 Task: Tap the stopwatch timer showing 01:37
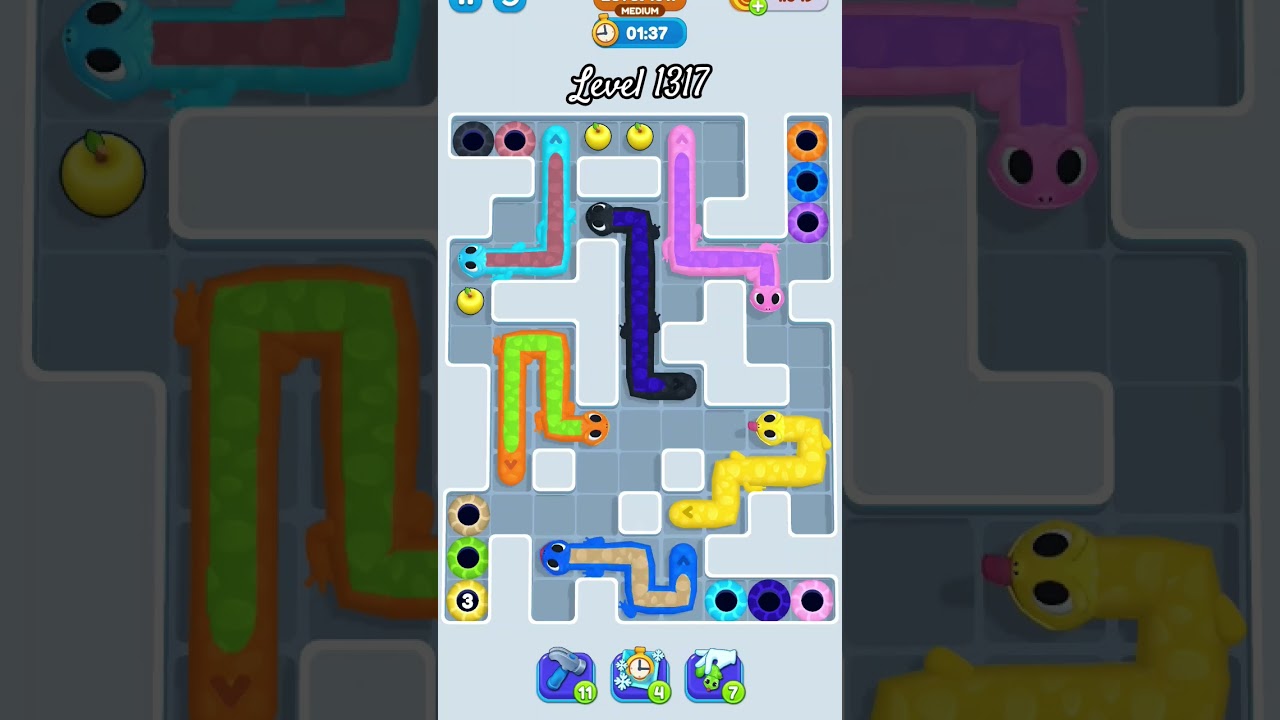(x=640, y=33)
